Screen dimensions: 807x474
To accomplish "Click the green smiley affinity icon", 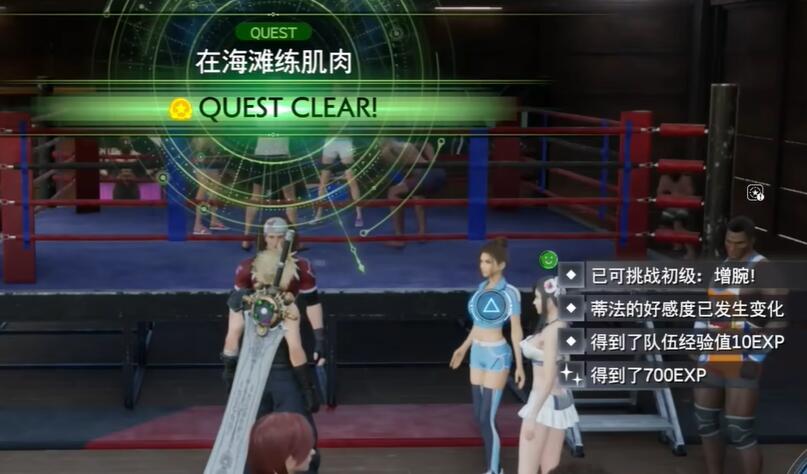I will point(547,260).
